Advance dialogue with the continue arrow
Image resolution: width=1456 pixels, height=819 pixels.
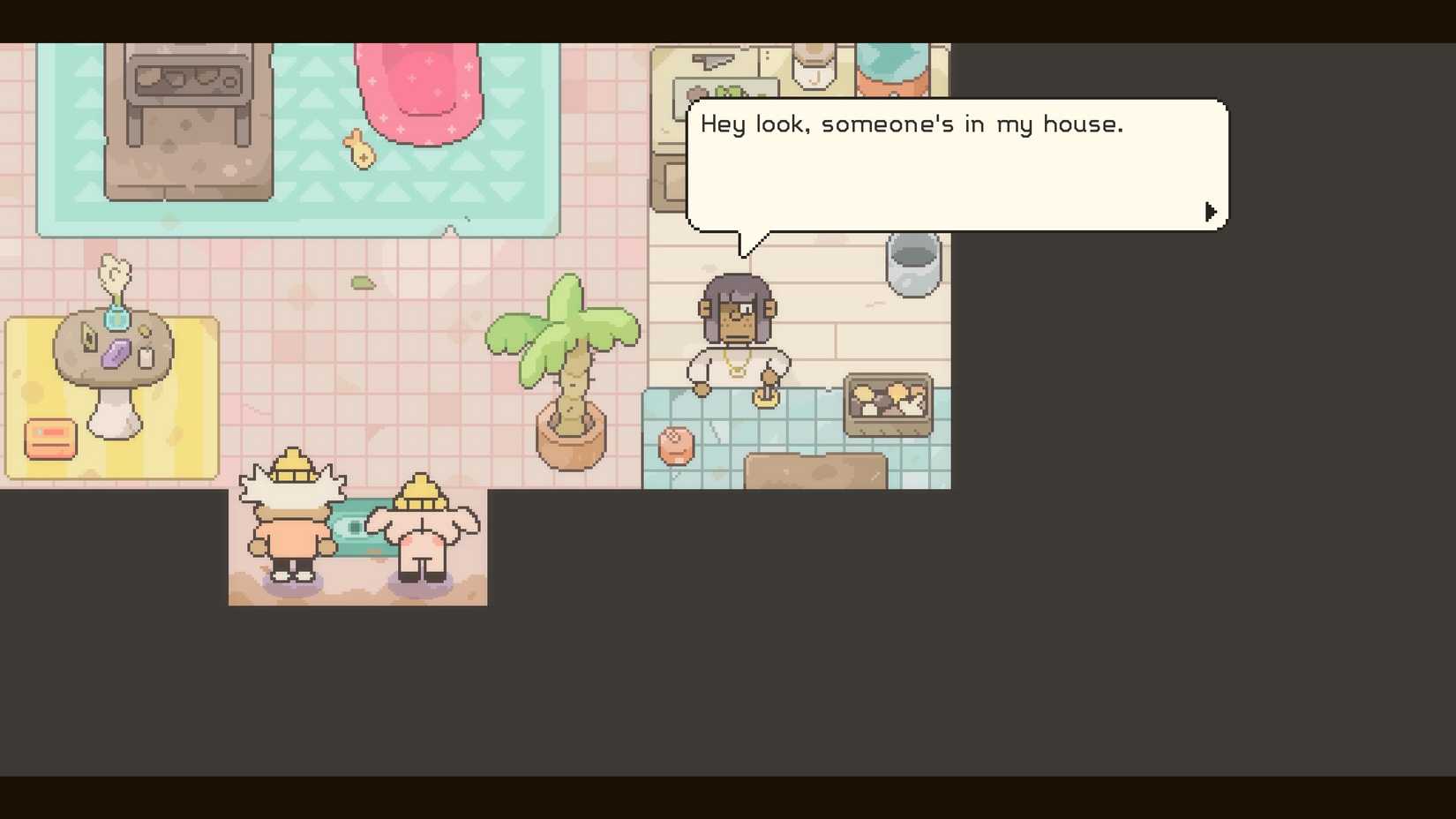pyautogui.click(x=1212, y=211)
